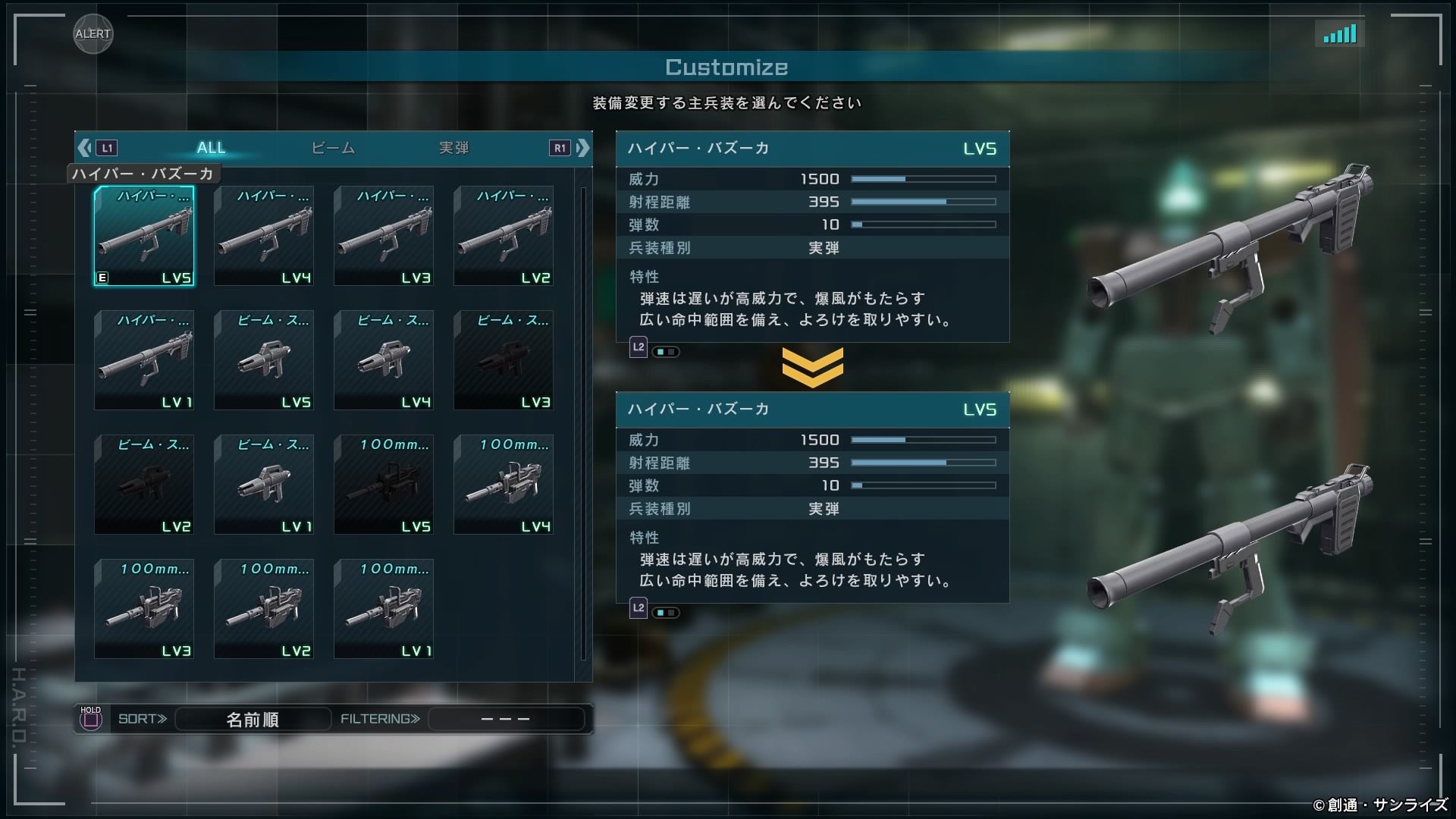Open the SORT dropdown showing 名前順
1456x819 pixels.
253,719
